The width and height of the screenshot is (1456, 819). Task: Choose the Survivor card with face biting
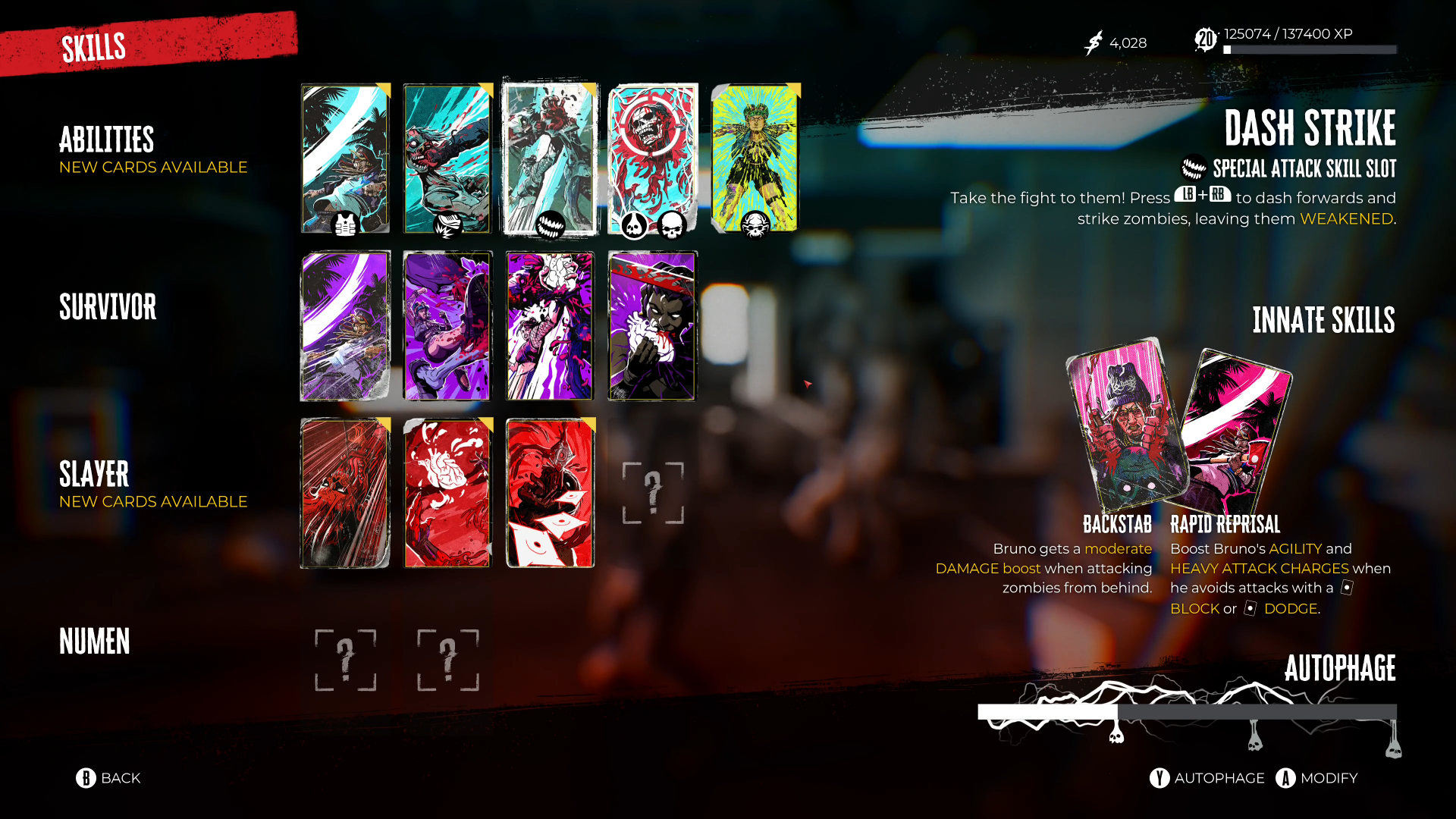click(652, 325)
